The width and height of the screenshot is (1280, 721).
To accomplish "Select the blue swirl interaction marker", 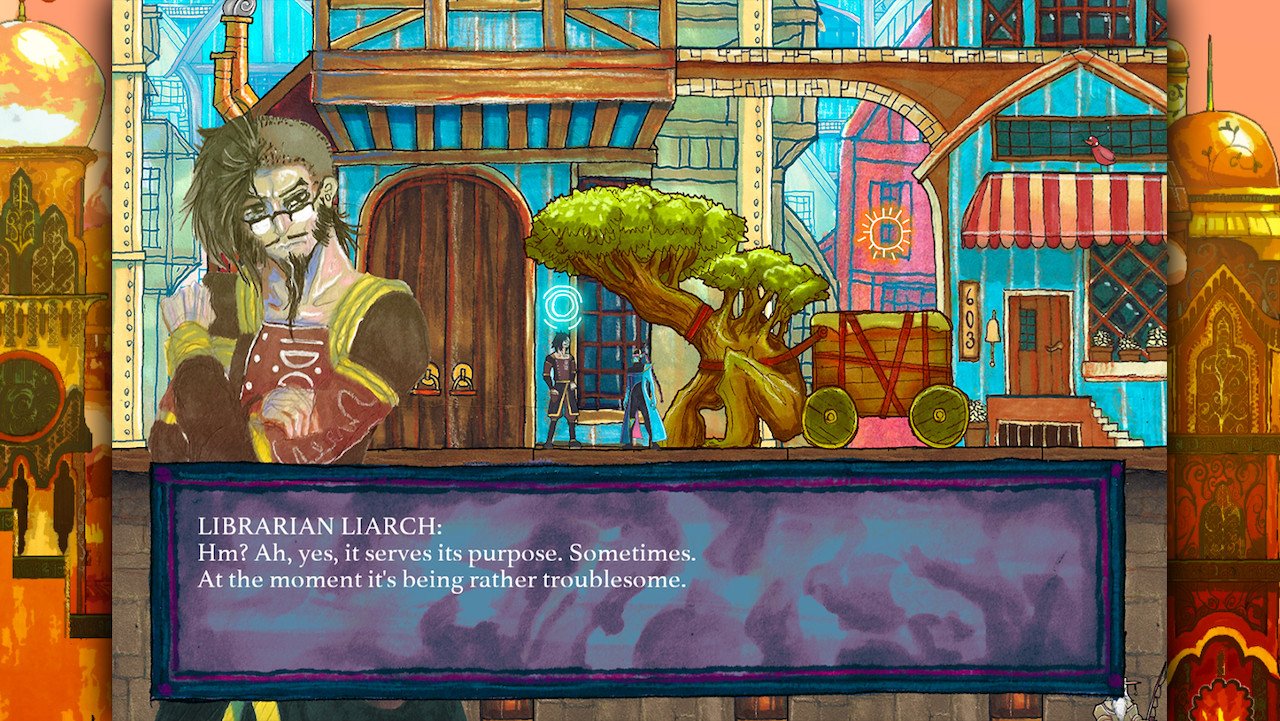I will click(562, 302).
